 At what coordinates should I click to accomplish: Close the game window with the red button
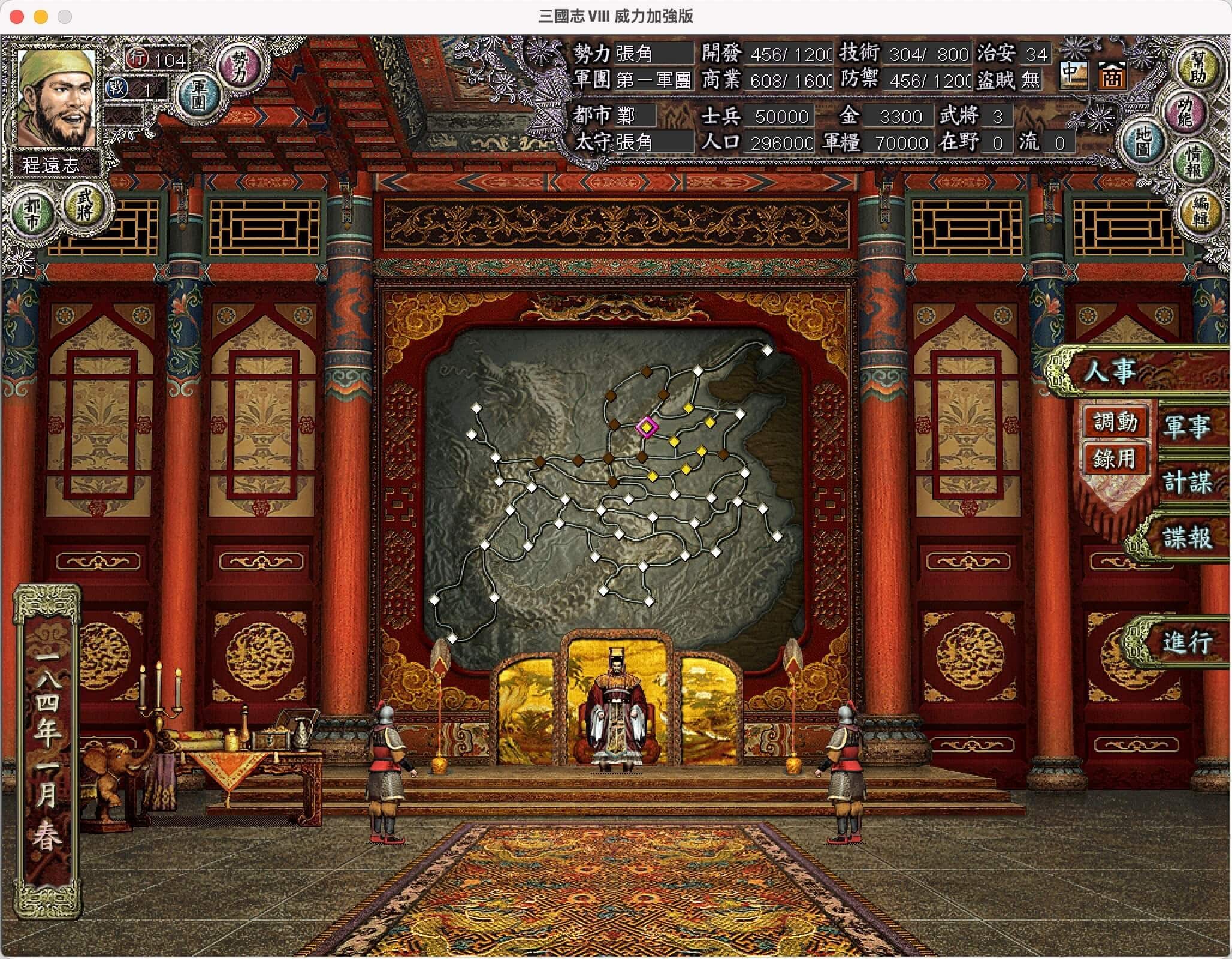pyautogui.click(x=17, y=16)
